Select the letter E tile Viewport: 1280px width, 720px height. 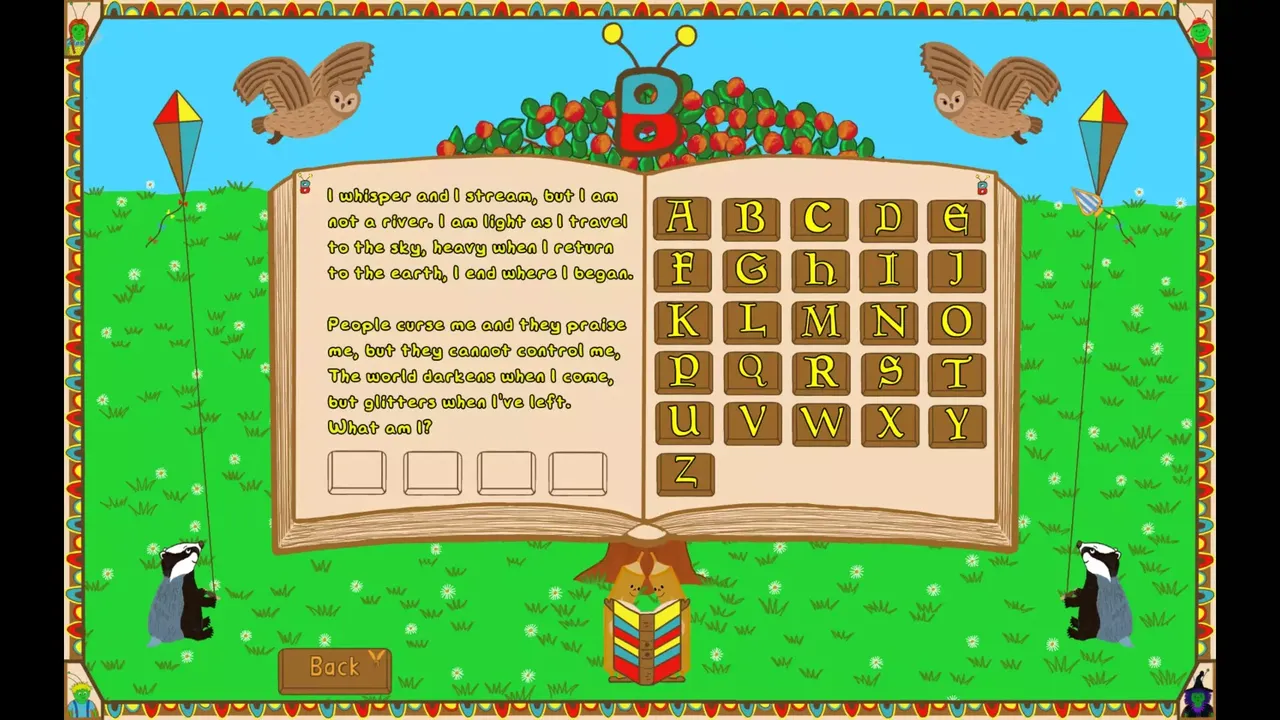coord(957,218)
